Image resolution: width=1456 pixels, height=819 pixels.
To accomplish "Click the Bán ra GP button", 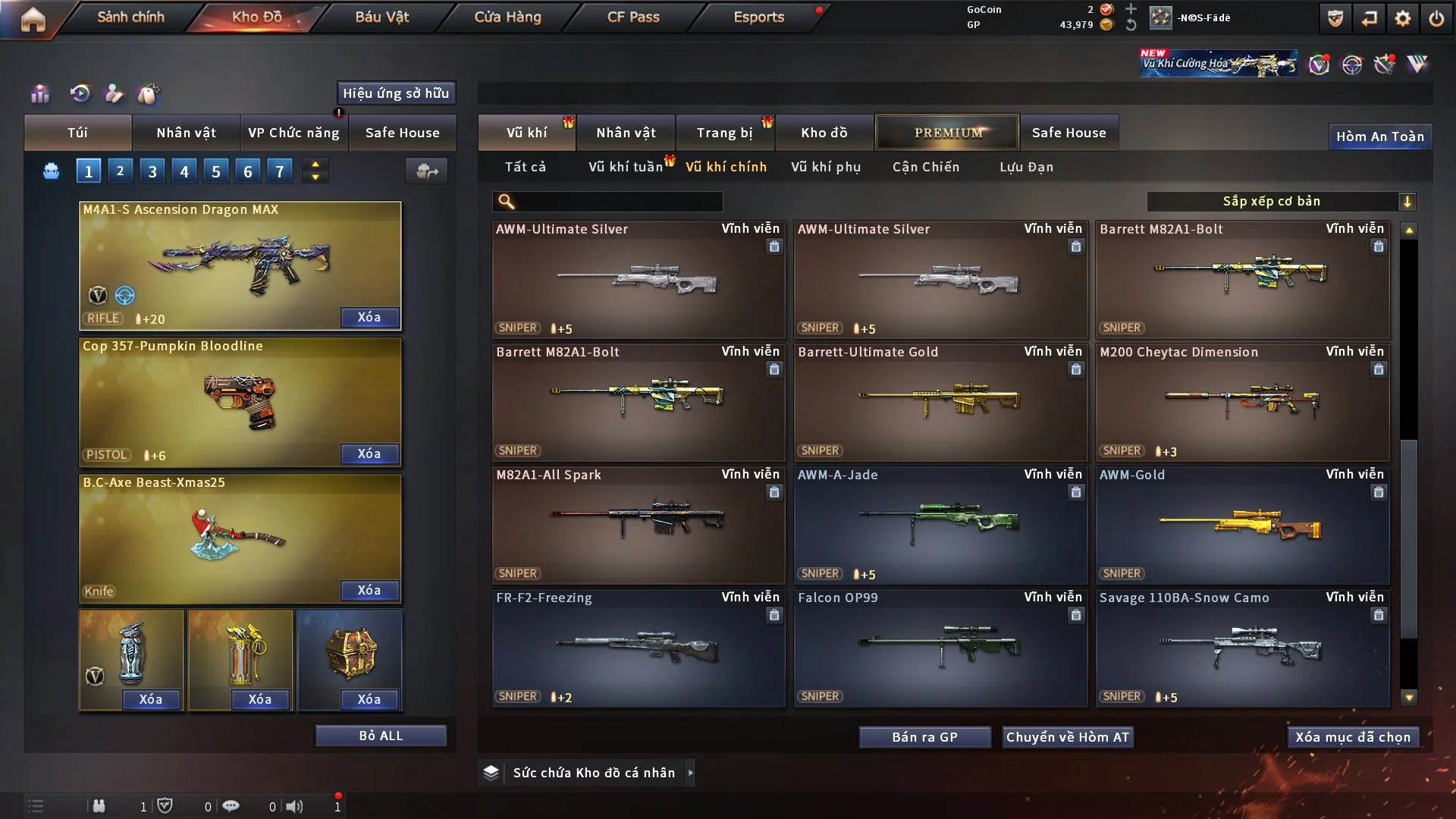I will click(924, 737).
